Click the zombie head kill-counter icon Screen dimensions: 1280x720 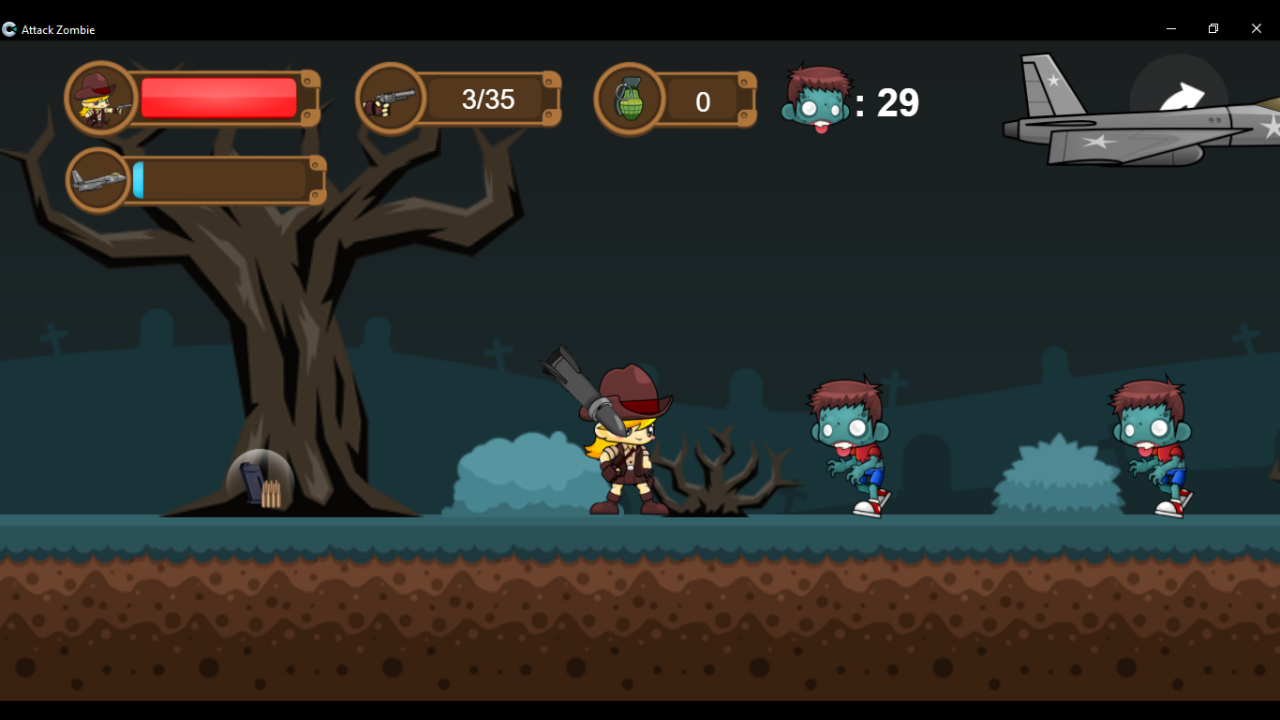click(815, 100)
